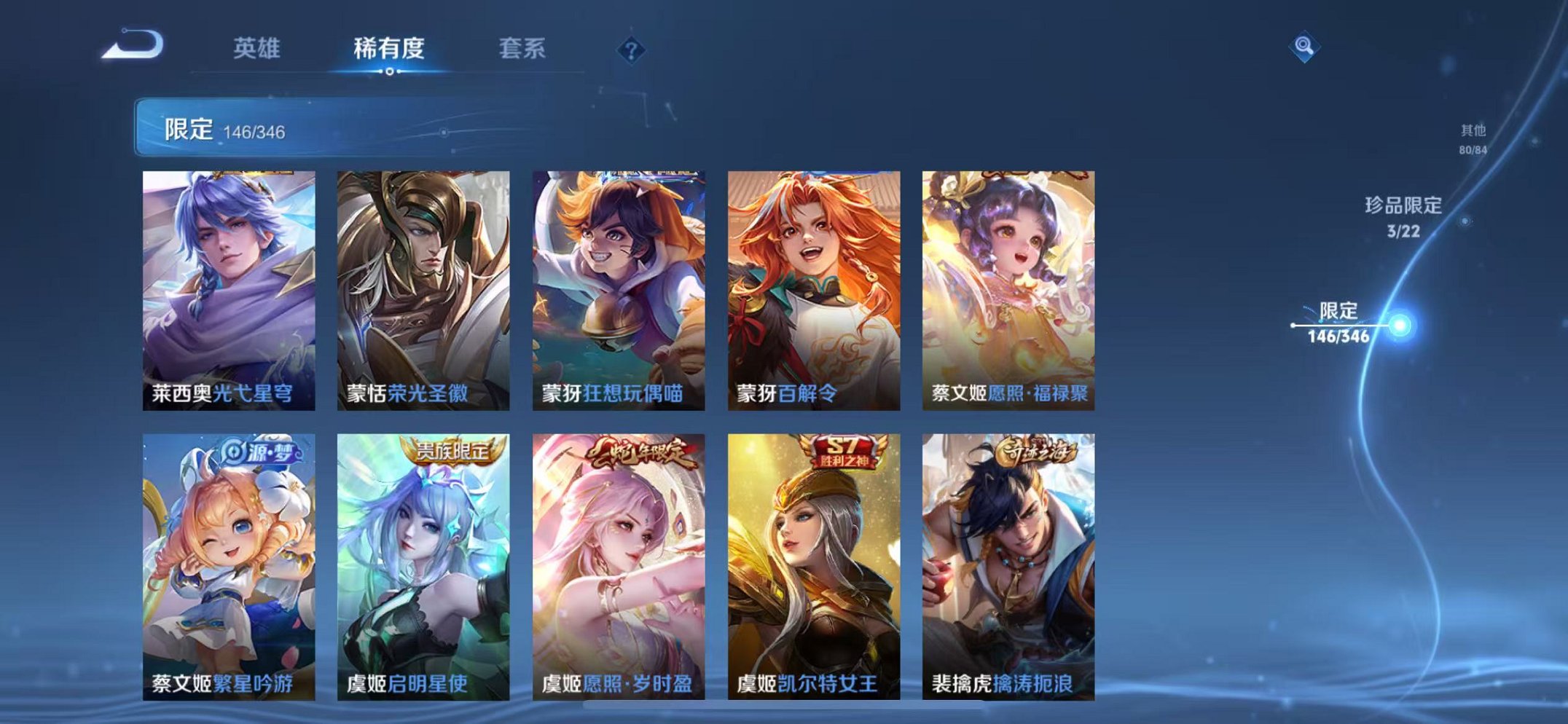The image size is (1568, 724).
Task: Open the help question mark icon
Action: 632,49
